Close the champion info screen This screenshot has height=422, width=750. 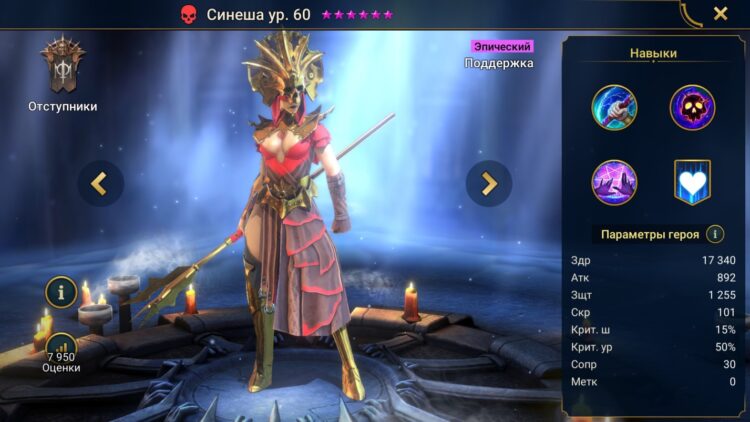pyautogui.click(x=720, y=14)
